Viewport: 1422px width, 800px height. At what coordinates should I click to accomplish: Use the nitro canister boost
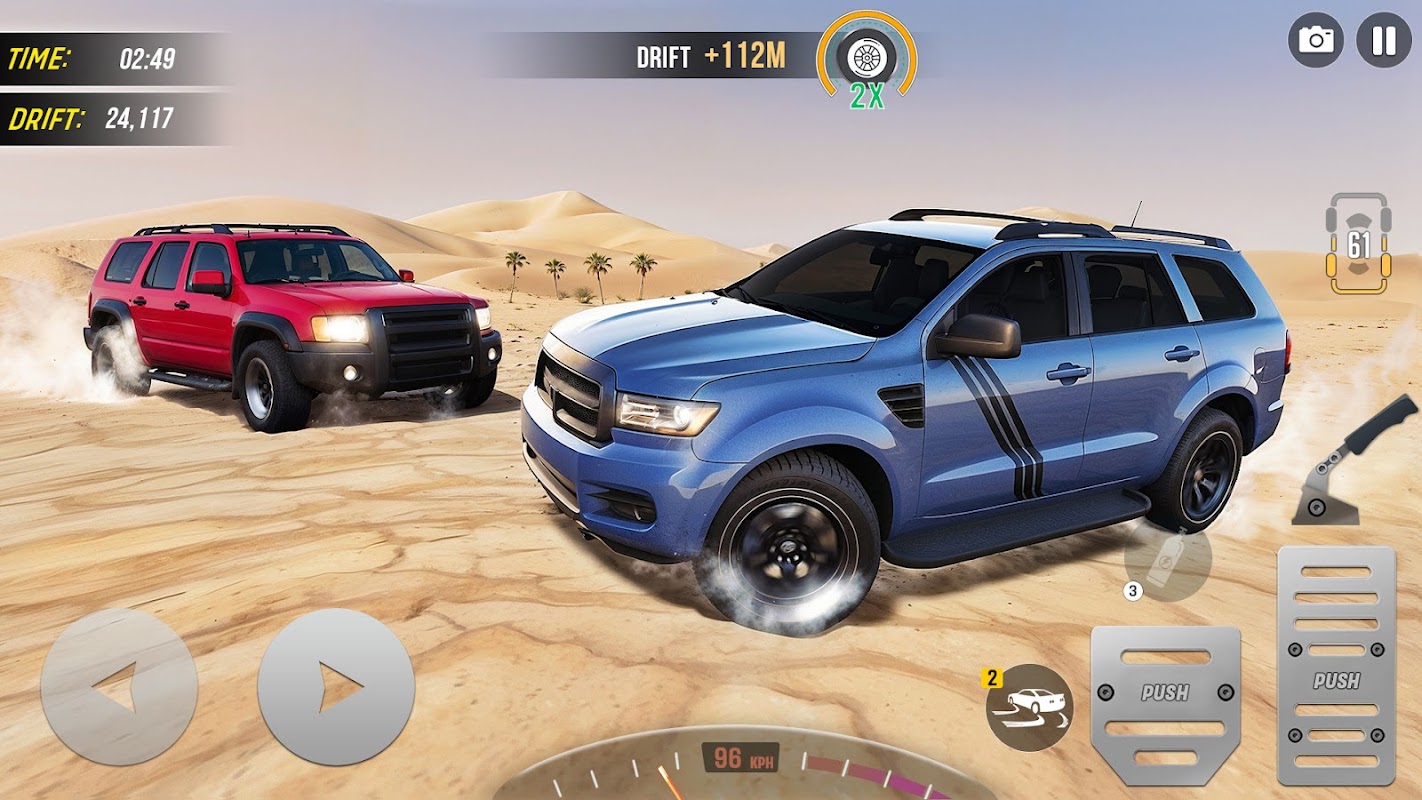point(1167,562)
